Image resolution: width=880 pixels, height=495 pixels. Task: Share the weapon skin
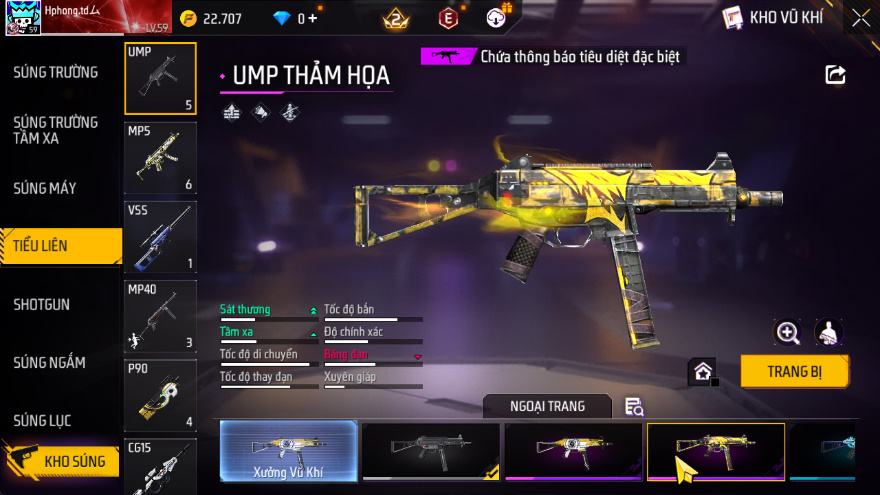(x=835, y=75)
